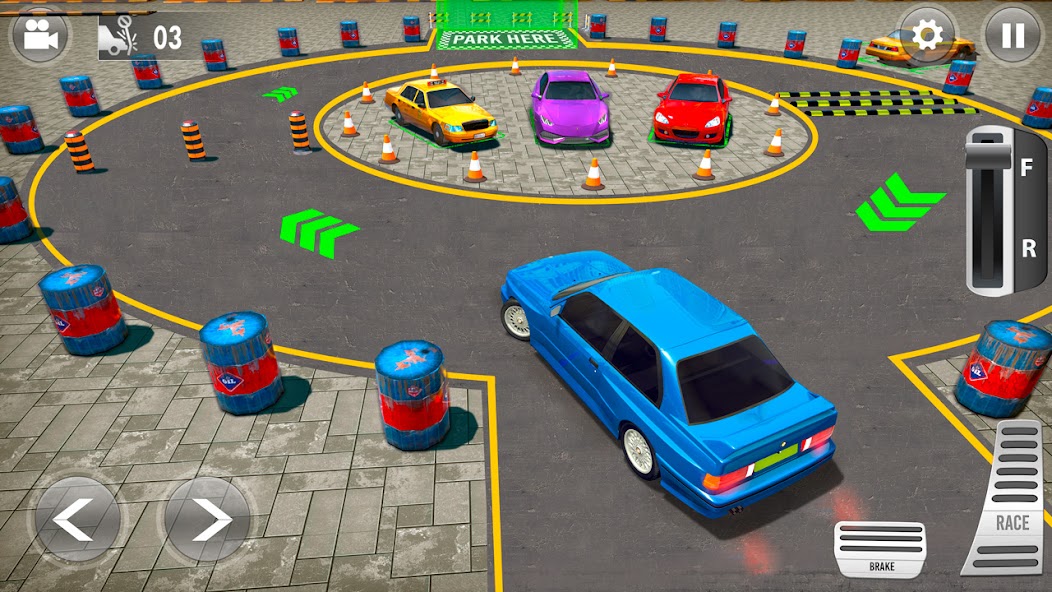Steer right with the right arrow button

pos(207,520)
